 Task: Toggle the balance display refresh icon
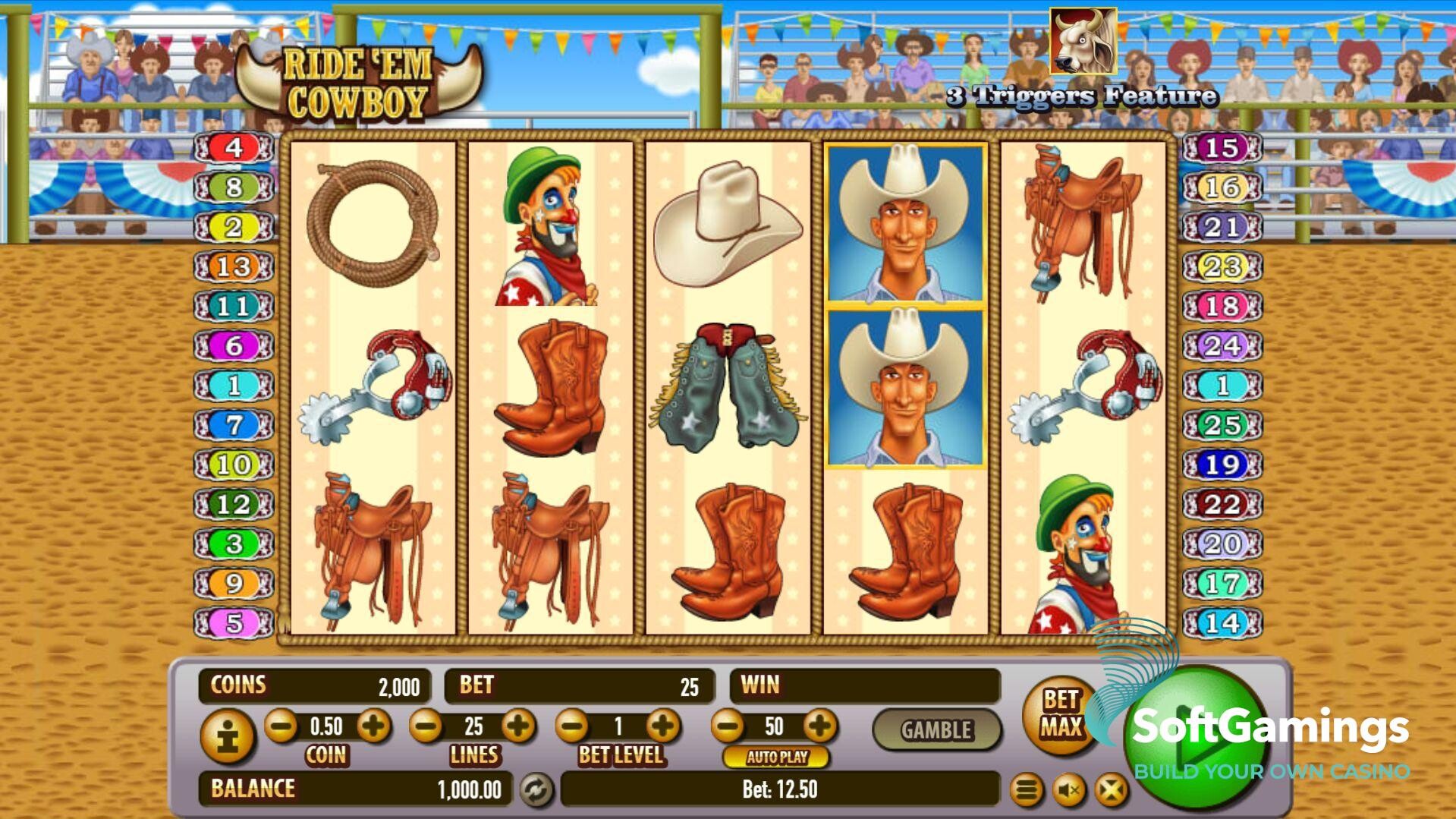pyautogui.click(x=536, y=789)
